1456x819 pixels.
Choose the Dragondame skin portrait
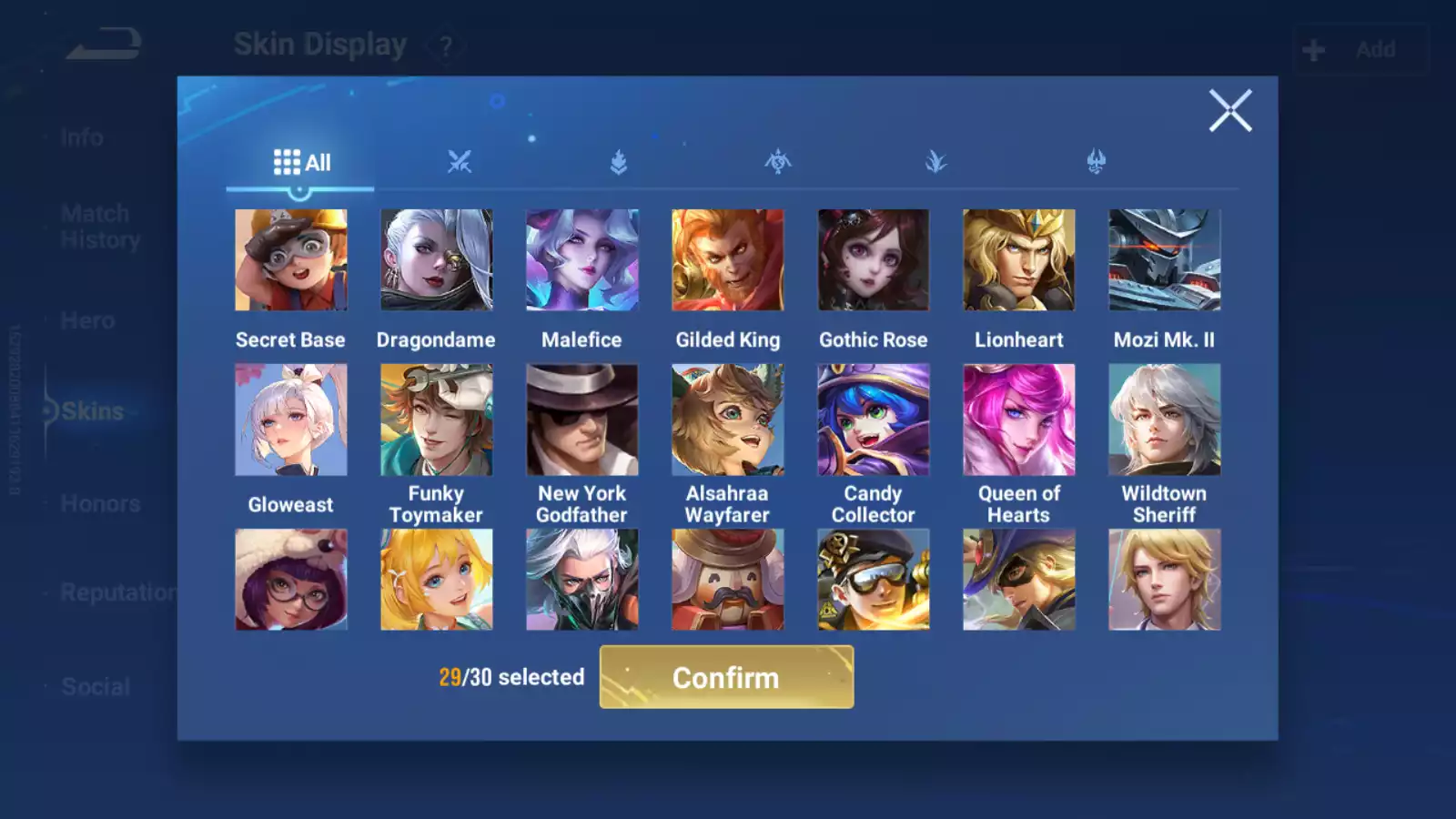[436, 260]
